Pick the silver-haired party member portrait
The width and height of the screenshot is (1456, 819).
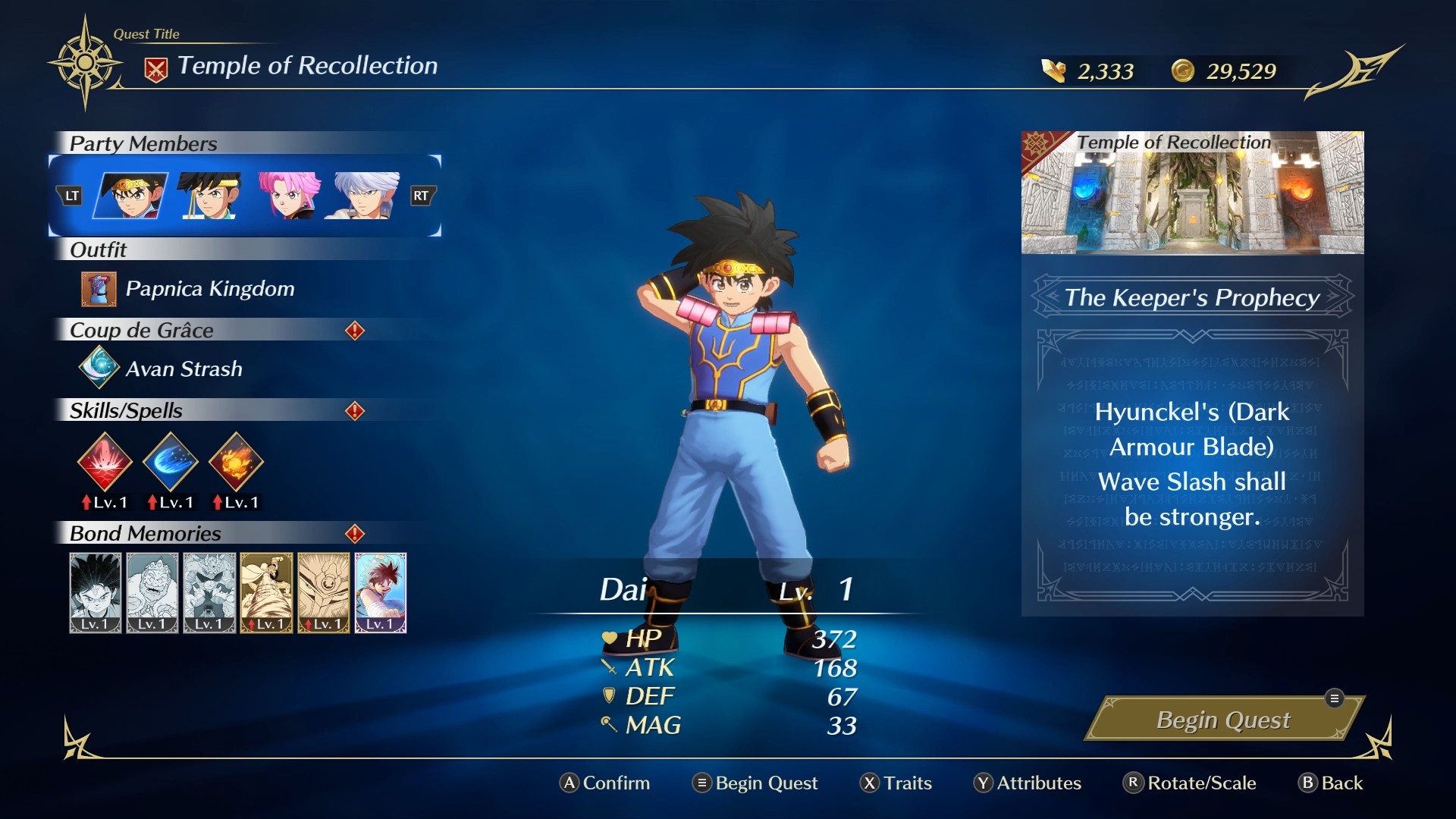pyautogui.click(x=363, y=196)
